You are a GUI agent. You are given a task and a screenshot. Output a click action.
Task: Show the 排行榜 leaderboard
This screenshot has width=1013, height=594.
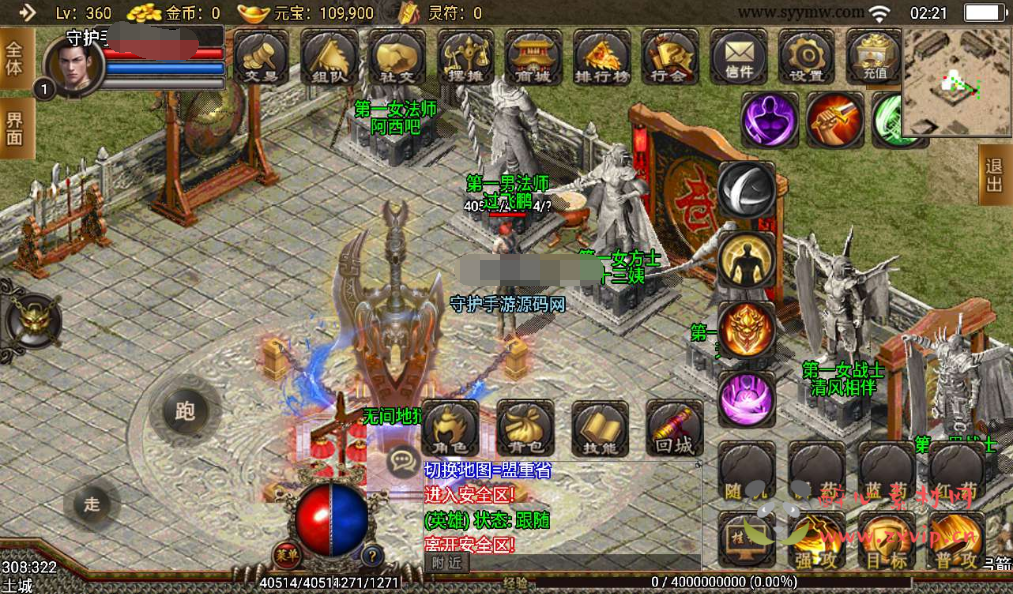[x=602, y=56]
